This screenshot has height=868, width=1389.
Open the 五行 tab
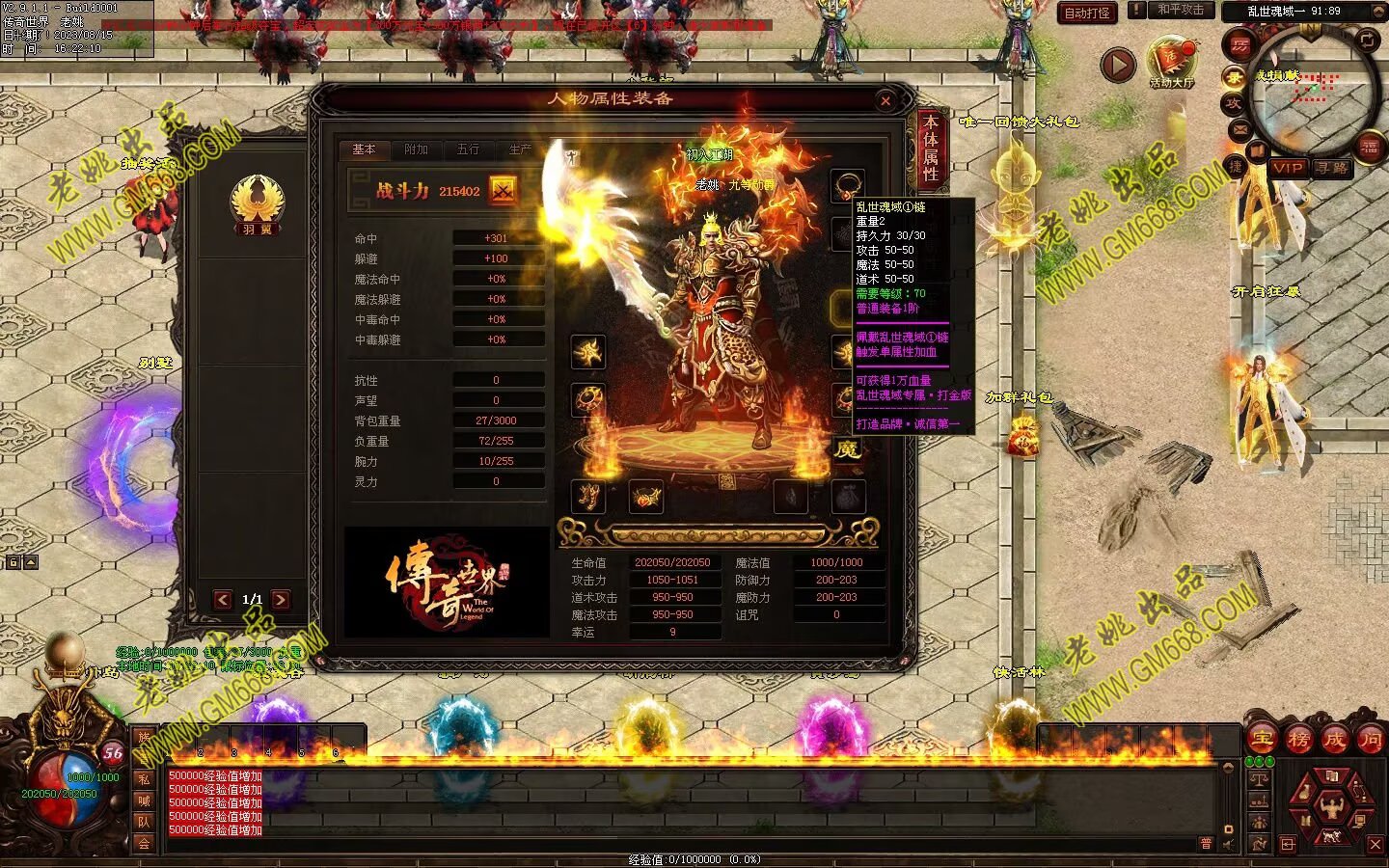[468, 149]
